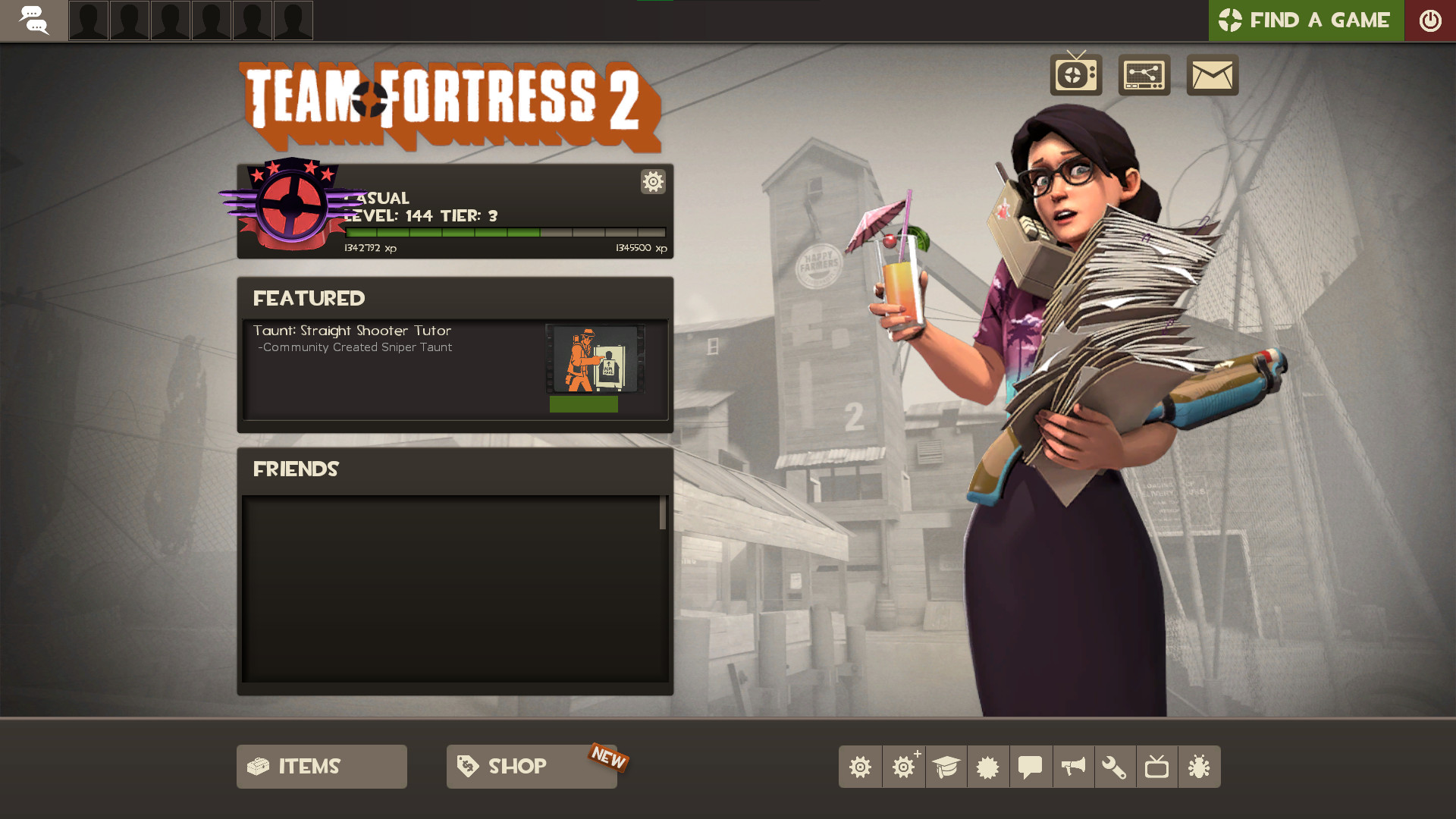Open the chat bubble icon in top-left corner
This screenshot has width=1456, height=819.
click(33, 20)
